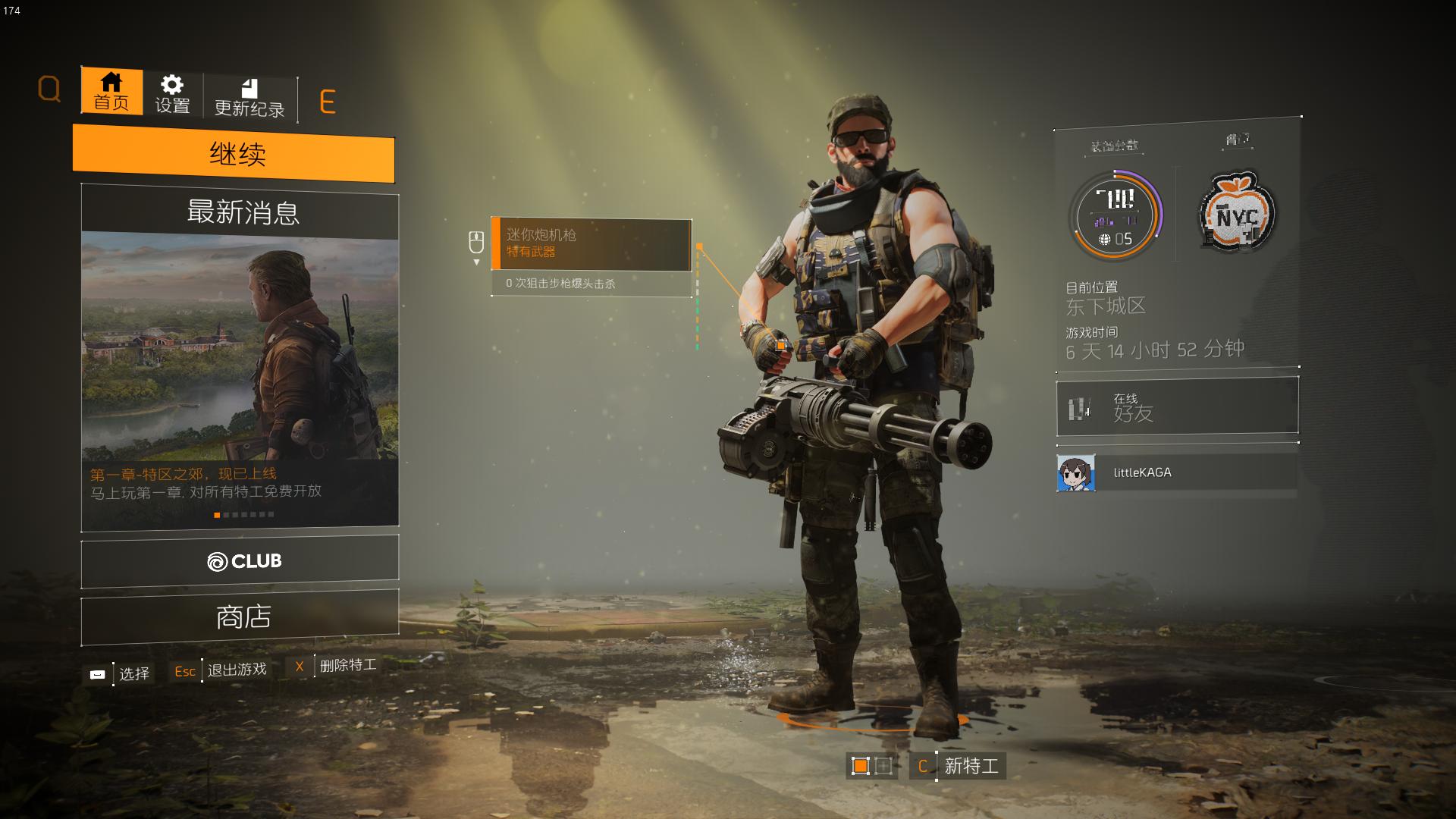Viewport: 1456px width, 819px height.
Task: Enter the 商店 store
Action: tap(240, 617)
